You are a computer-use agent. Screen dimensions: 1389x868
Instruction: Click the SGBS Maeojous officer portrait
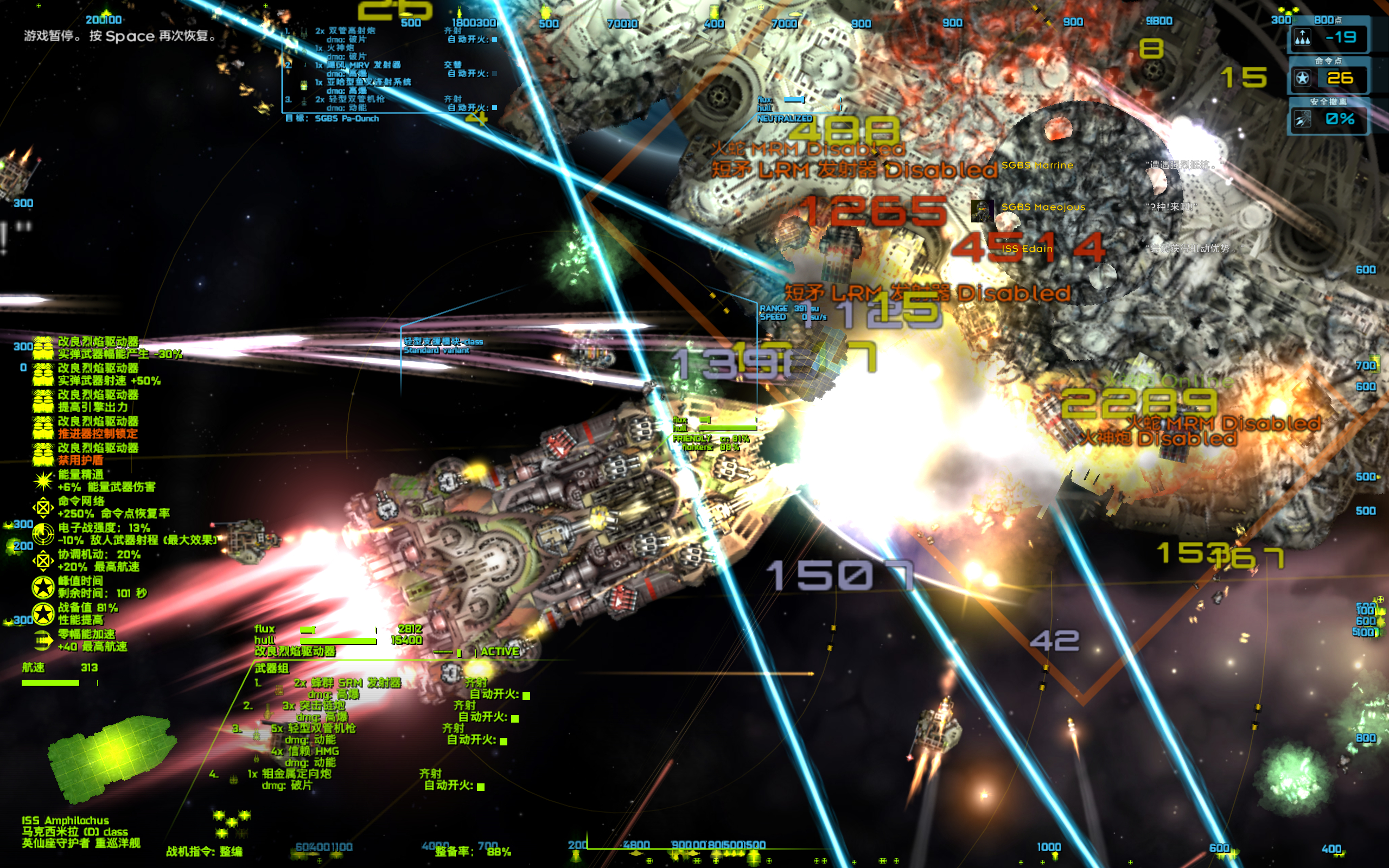tap(982, 210)
